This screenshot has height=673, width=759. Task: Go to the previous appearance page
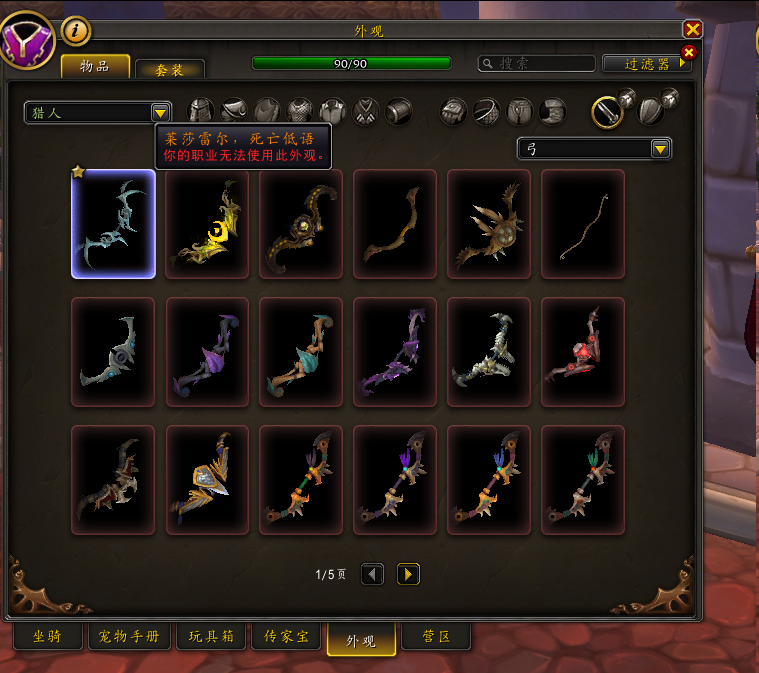click(x=372, y=574)
